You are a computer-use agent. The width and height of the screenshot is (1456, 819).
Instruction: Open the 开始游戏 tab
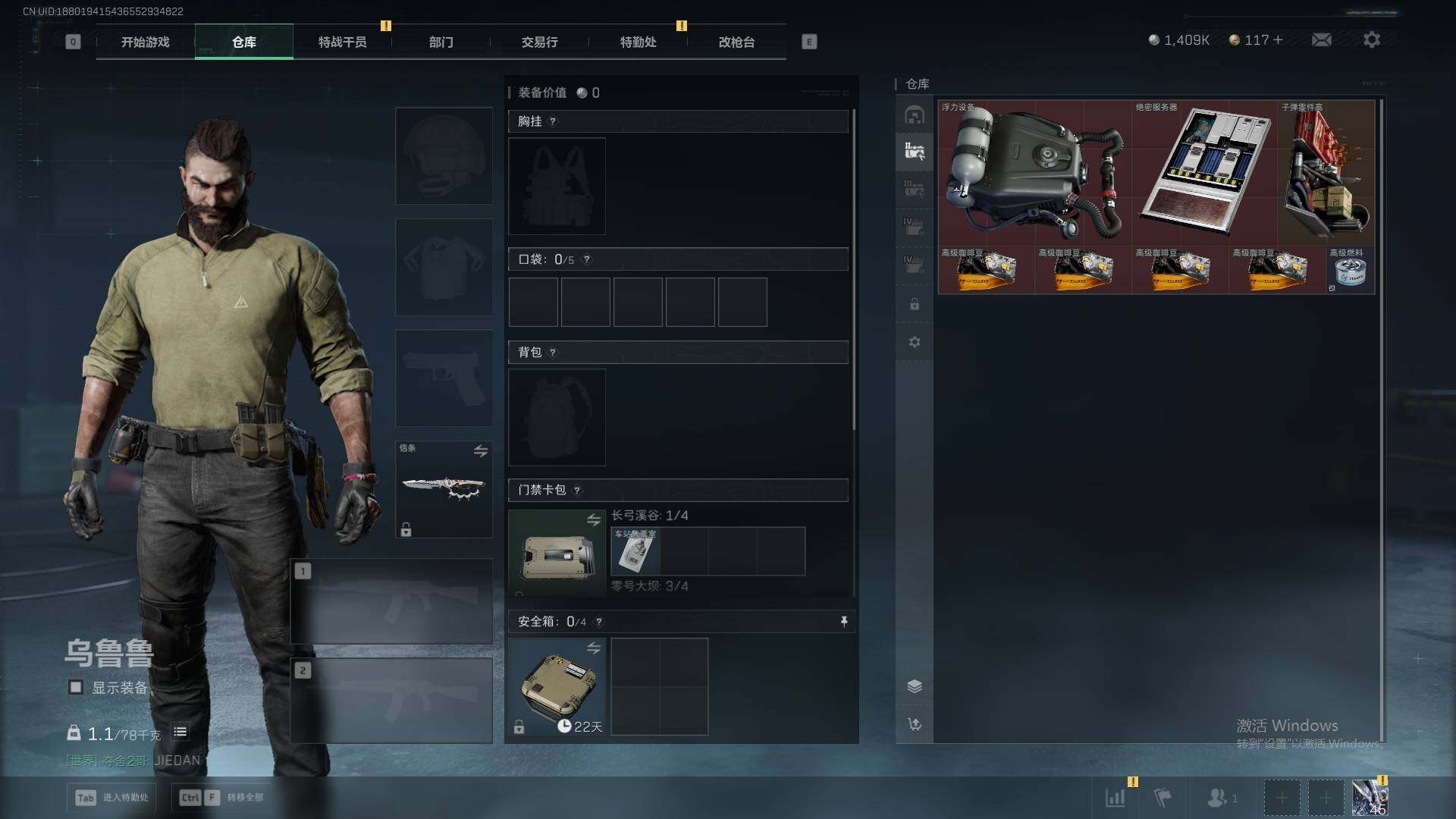[145, 42]
